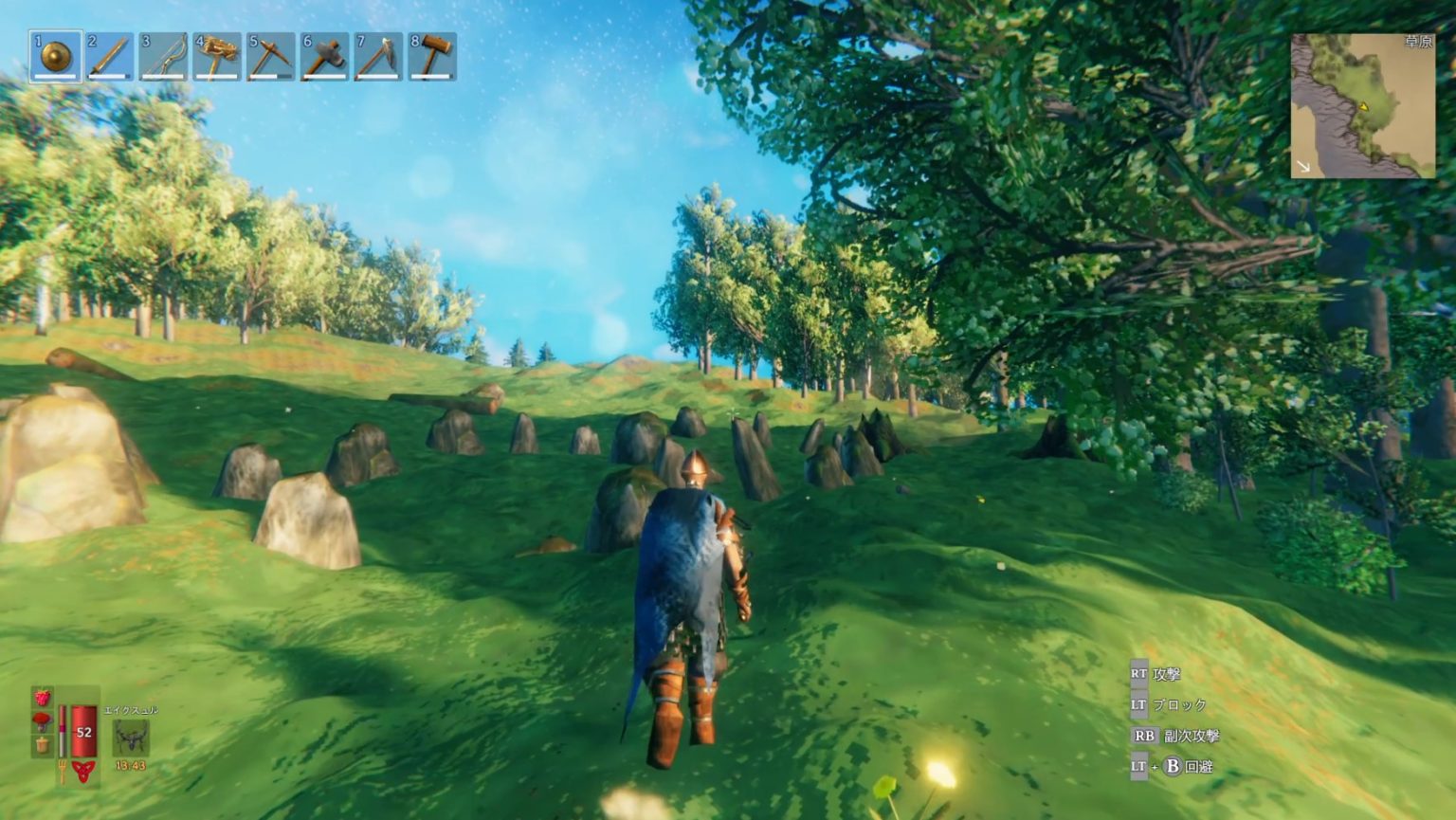Activate the Eikthyr forsaken power icon
1456x820 pixels.
[x=131, y=736]
